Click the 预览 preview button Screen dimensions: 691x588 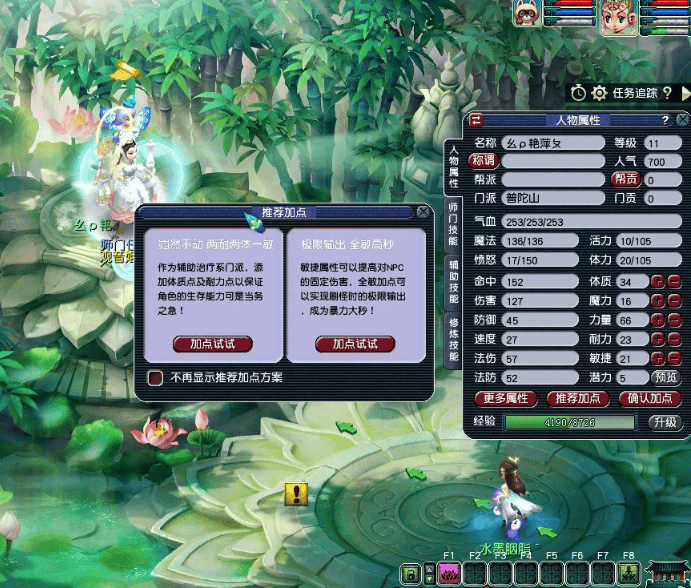point(665,378)
